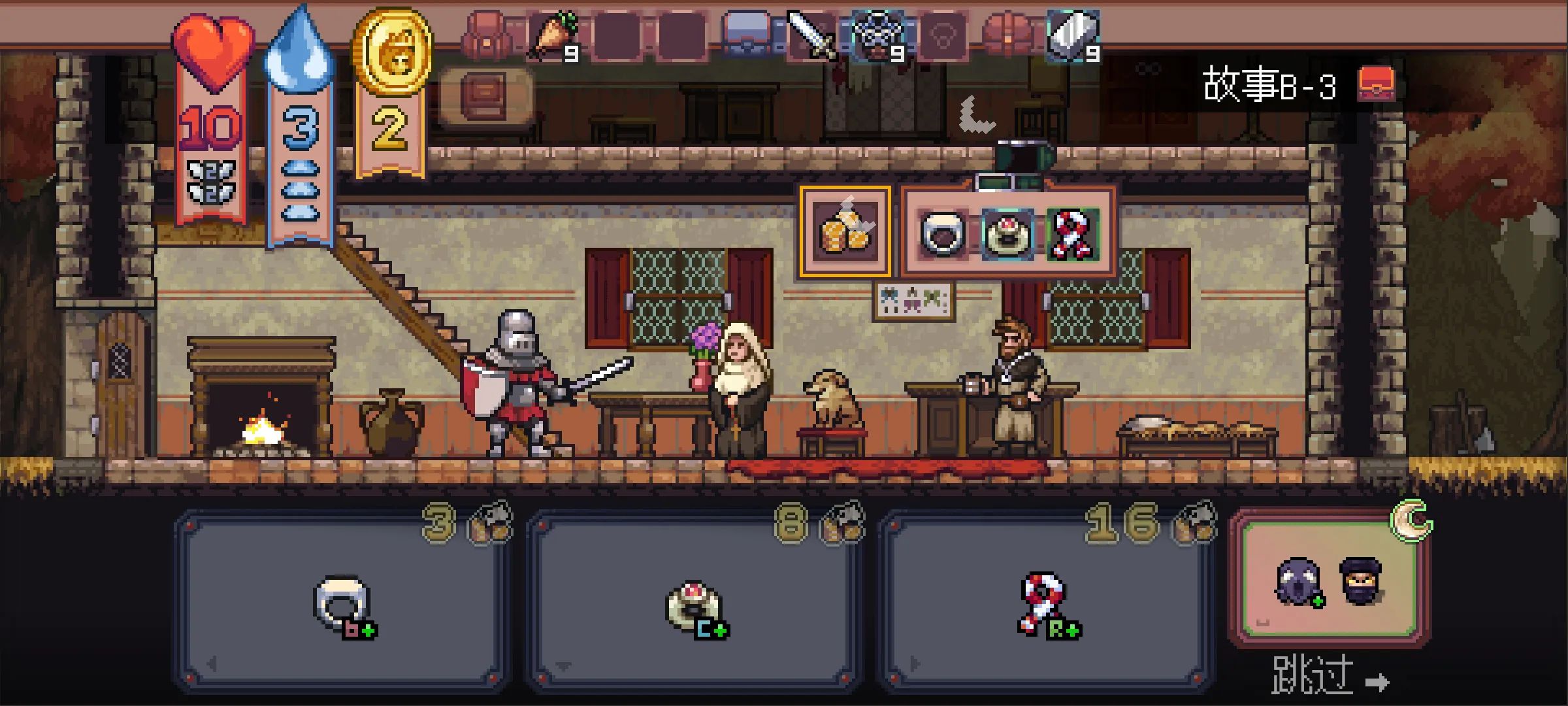Select the gold coins shop tab
This screenshot has width=1568, height=706.
point(845,232)
